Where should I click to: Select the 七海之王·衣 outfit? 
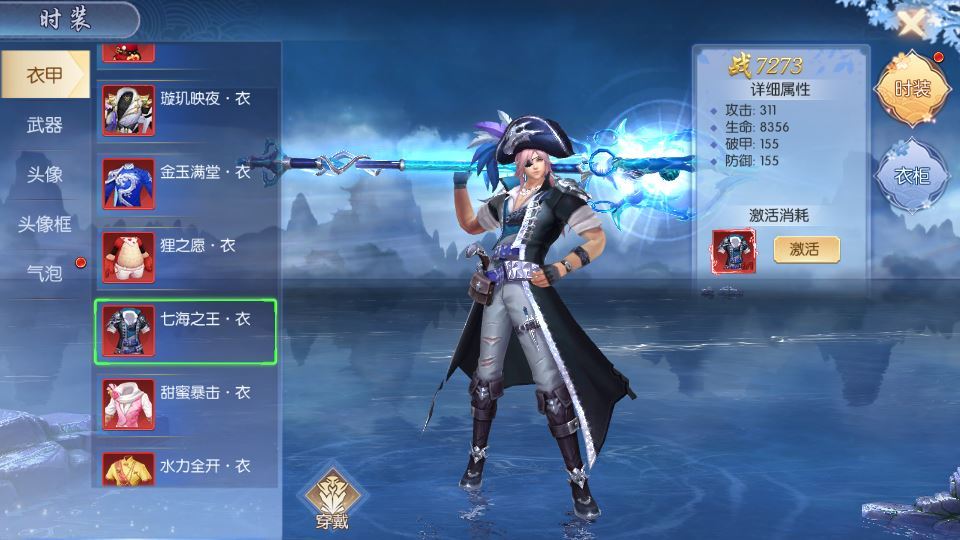(186, 331)
